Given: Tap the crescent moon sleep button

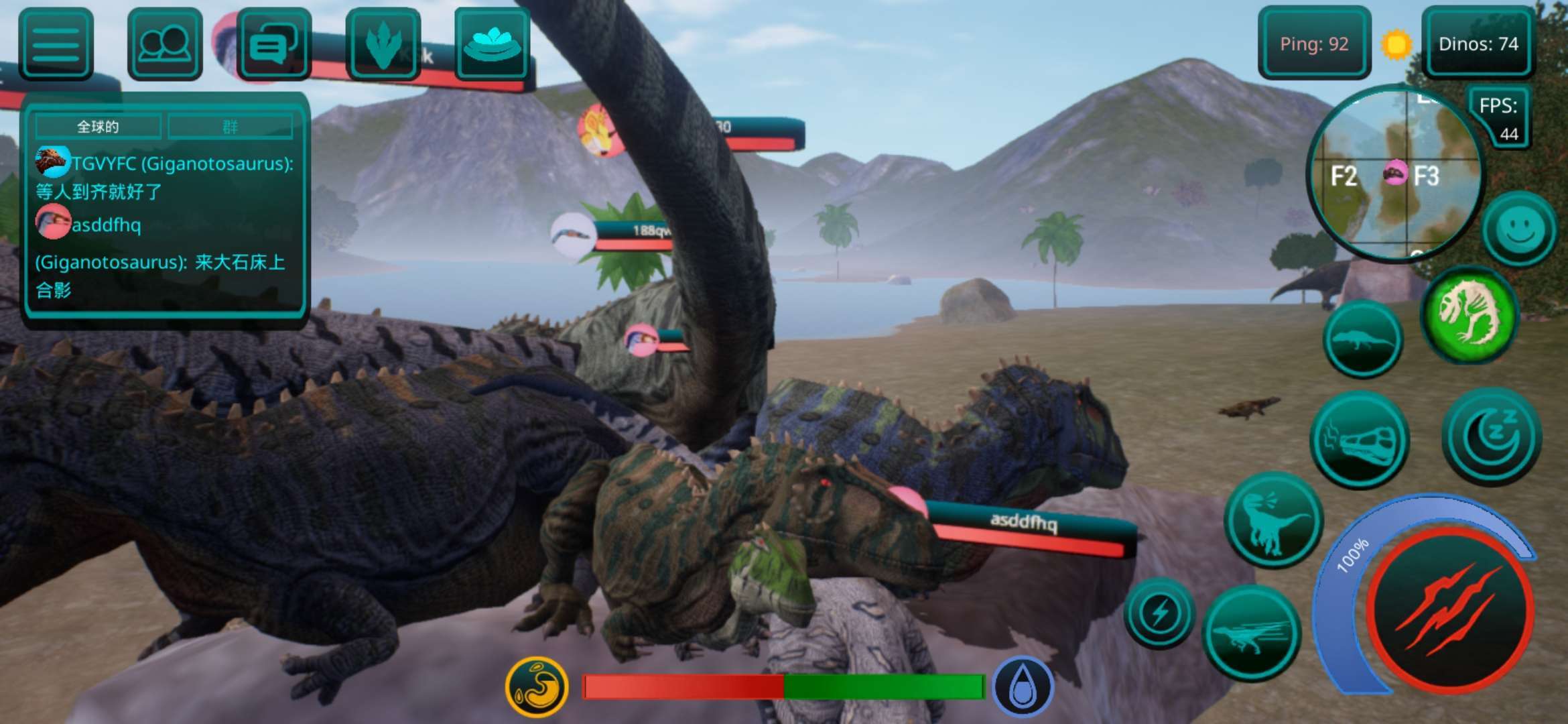Looking at the screenshot, I should pos(1492,436).
